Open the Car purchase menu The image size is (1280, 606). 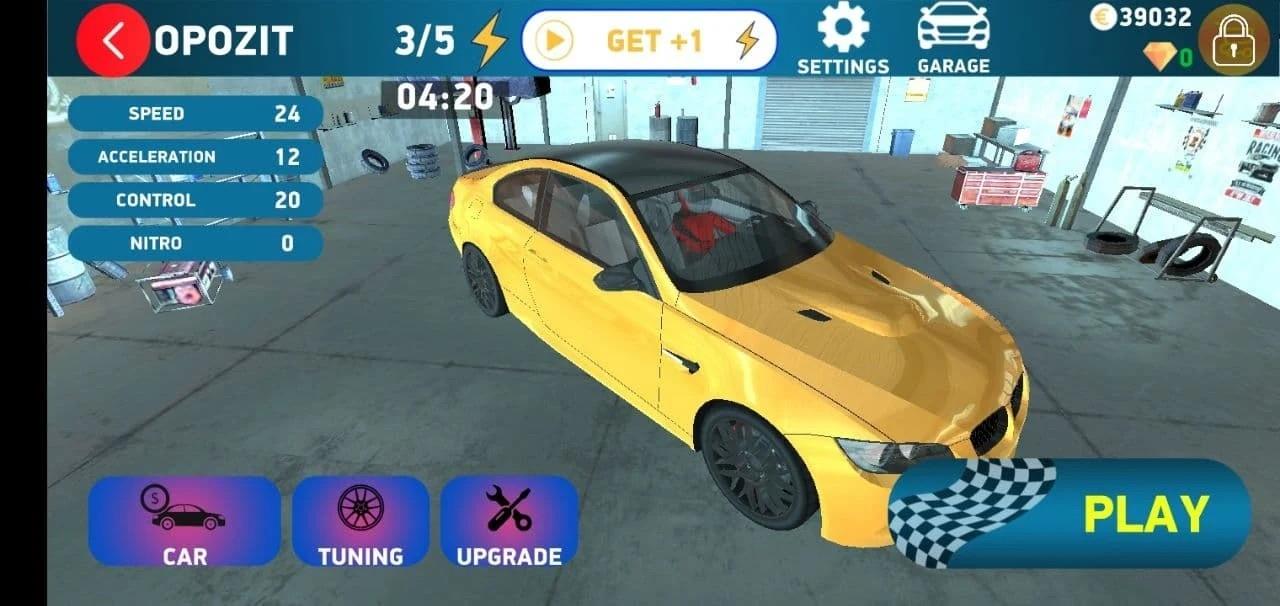tap(184, 521)
